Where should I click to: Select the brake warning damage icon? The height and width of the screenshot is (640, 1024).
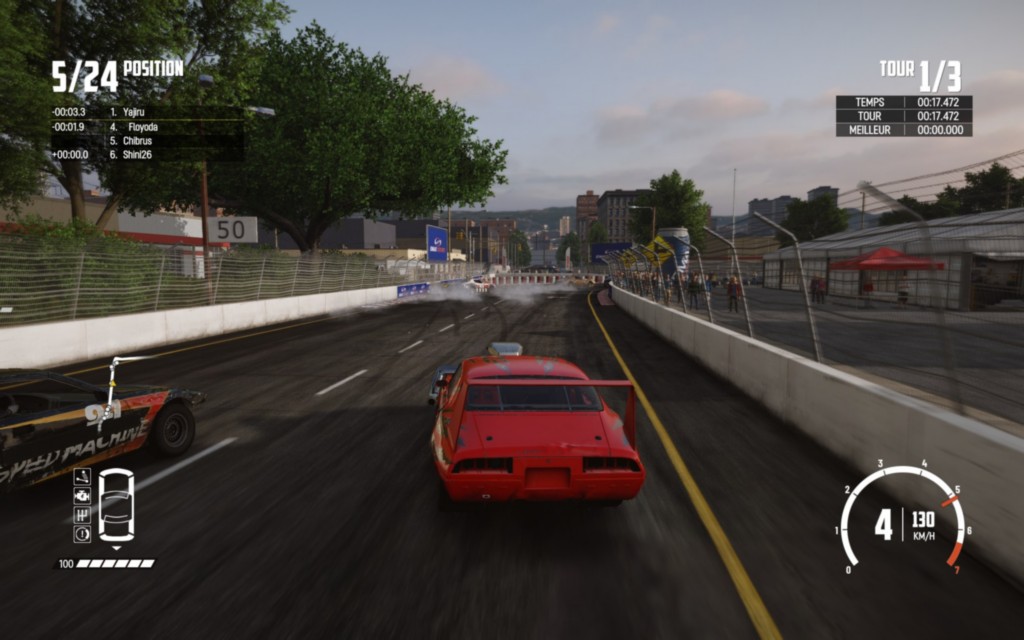tap(82, 534)
